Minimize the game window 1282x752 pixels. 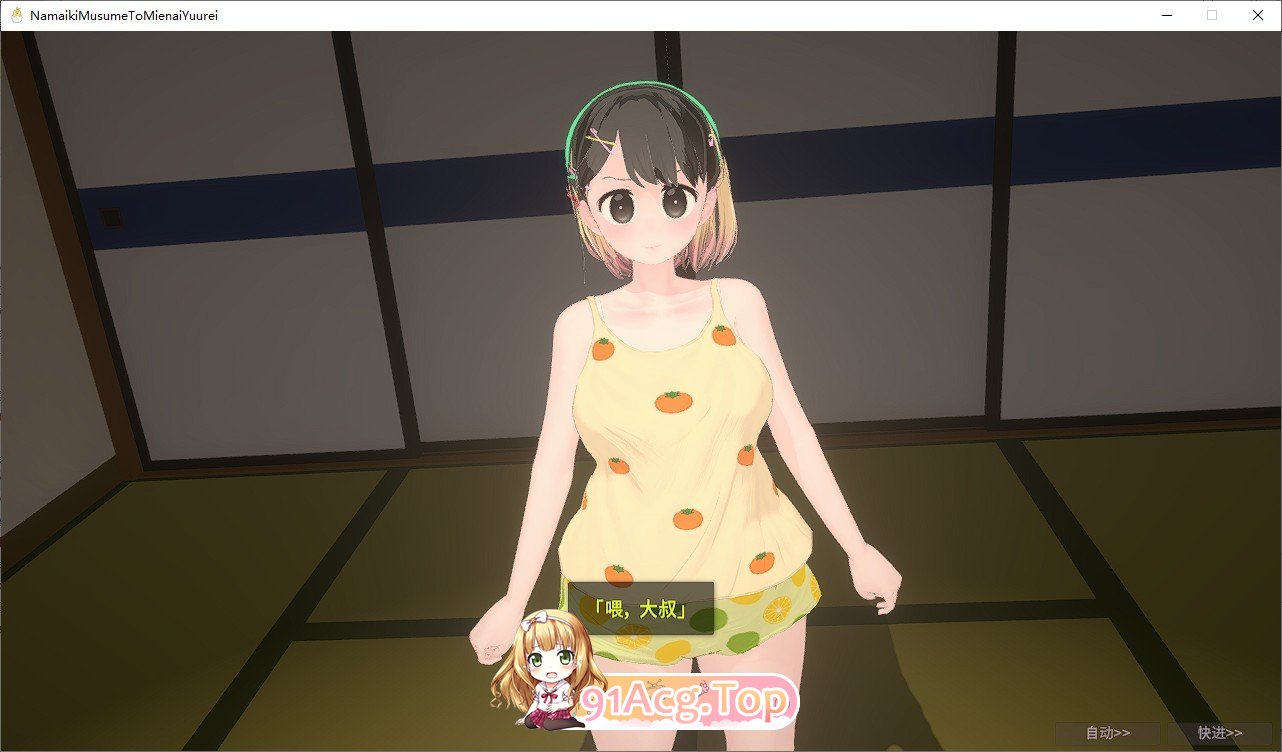click(x=1166, y=15)
